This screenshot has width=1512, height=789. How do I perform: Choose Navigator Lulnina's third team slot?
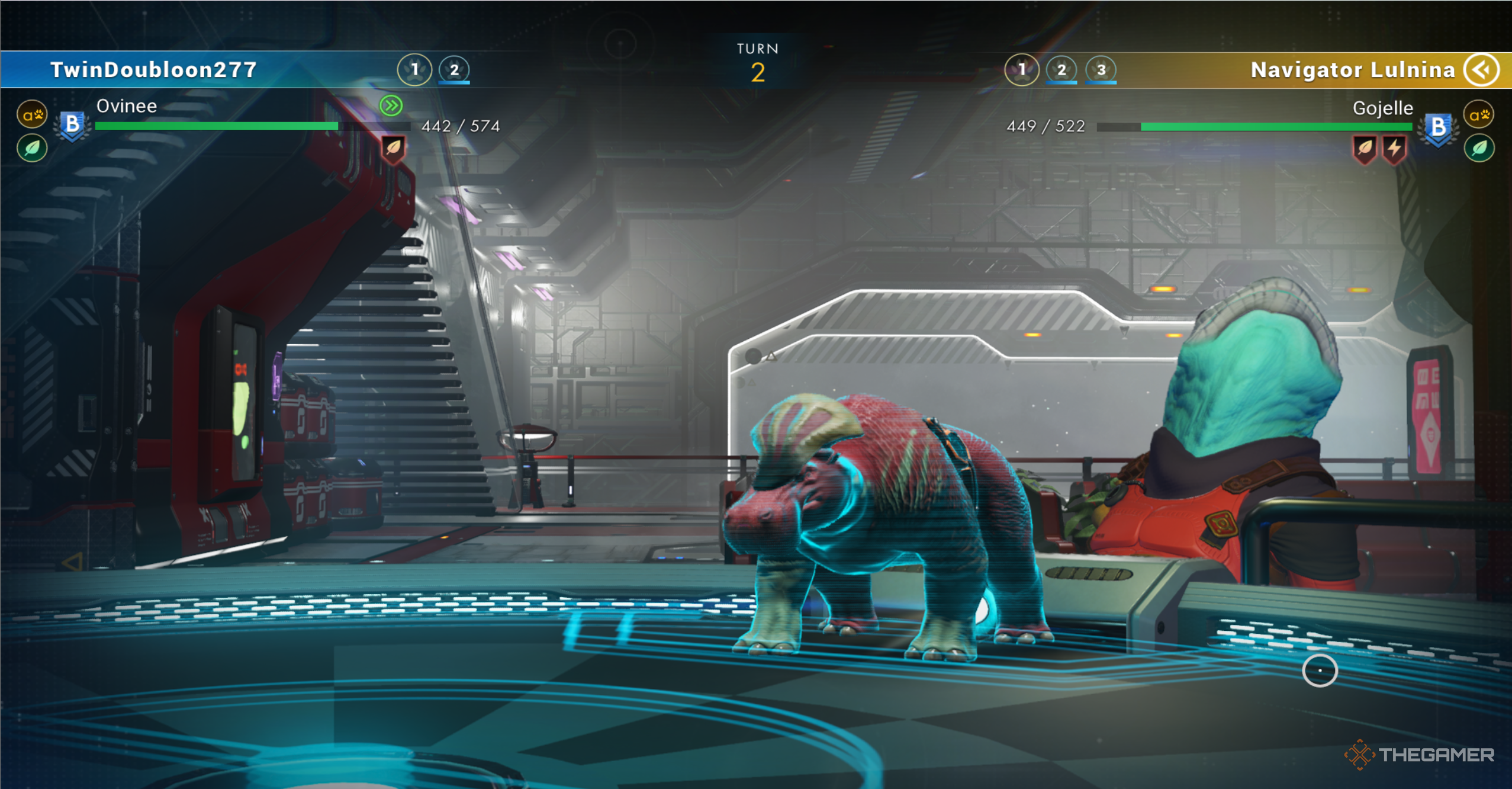click(1101, 70)
